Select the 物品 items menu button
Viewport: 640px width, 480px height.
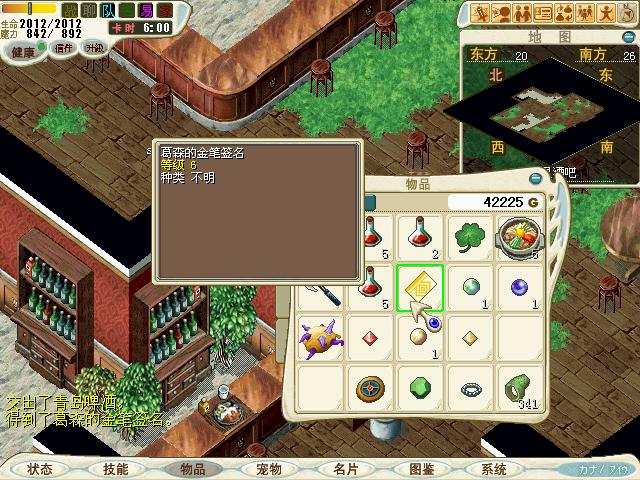192,468
